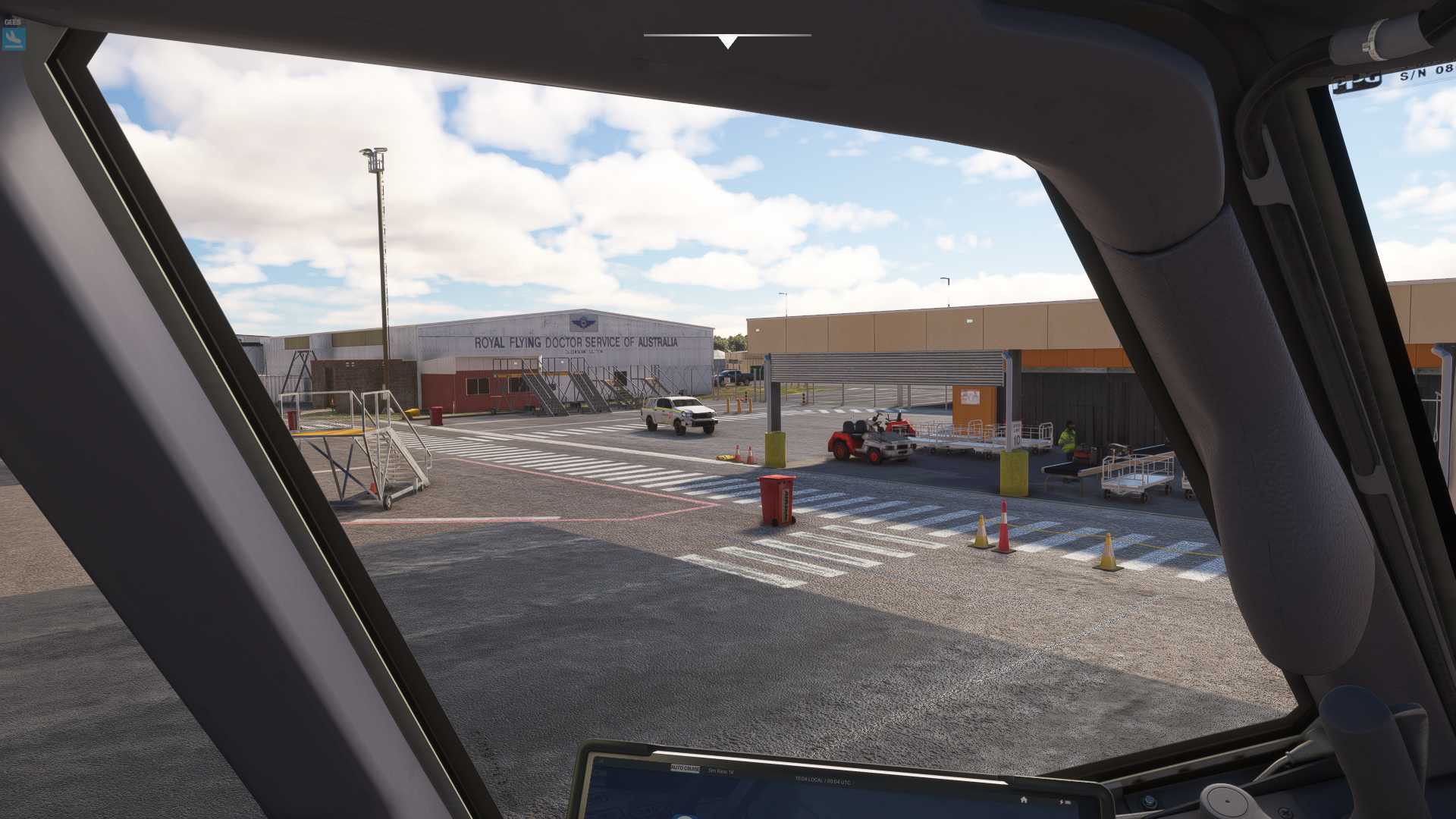Viewport: 1456px width, 819px height.
Task: Click the GEES overlay icon
Action: click(14, 38)
